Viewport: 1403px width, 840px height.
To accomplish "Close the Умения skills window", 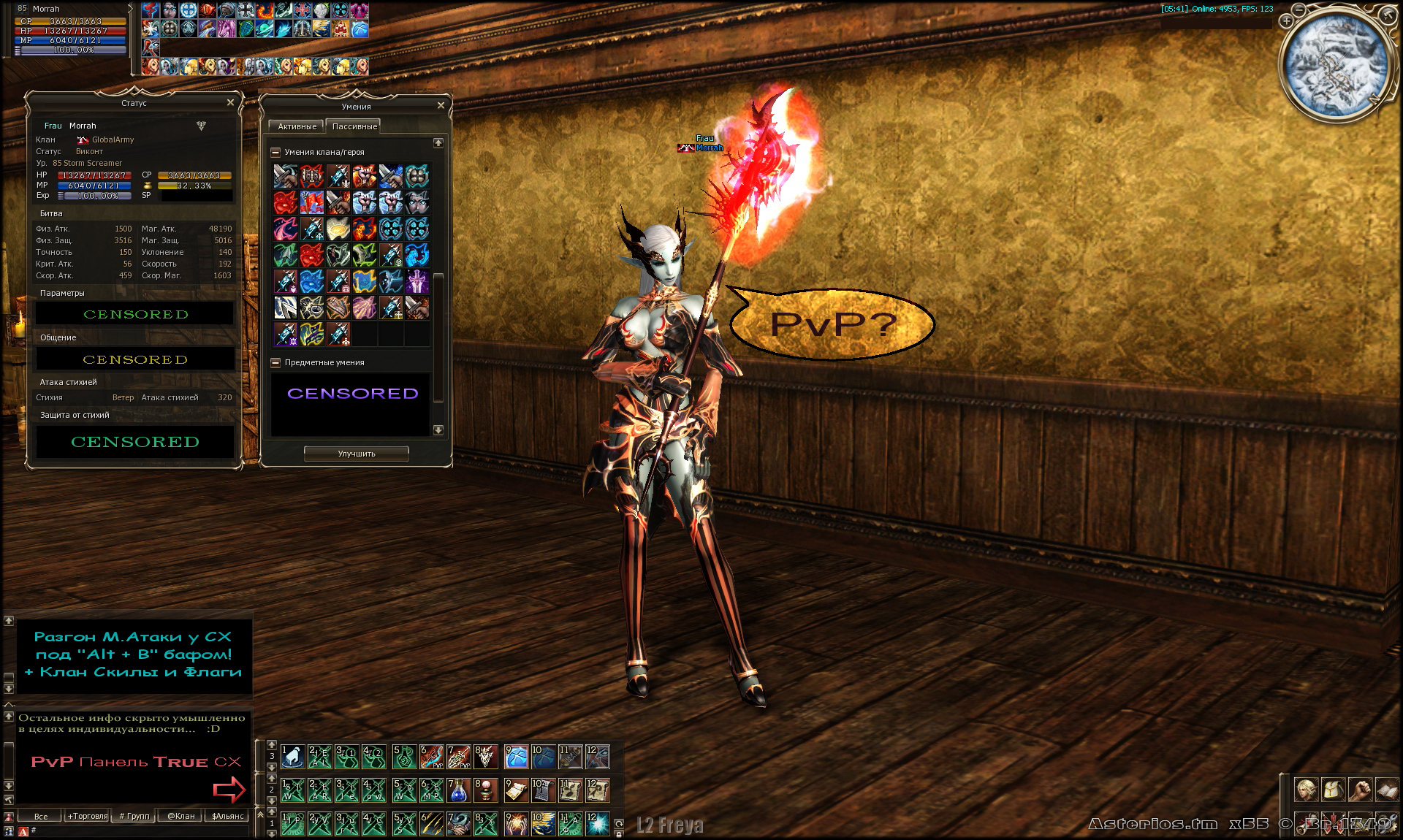I will pyautogui.click(x=441, y=106).
